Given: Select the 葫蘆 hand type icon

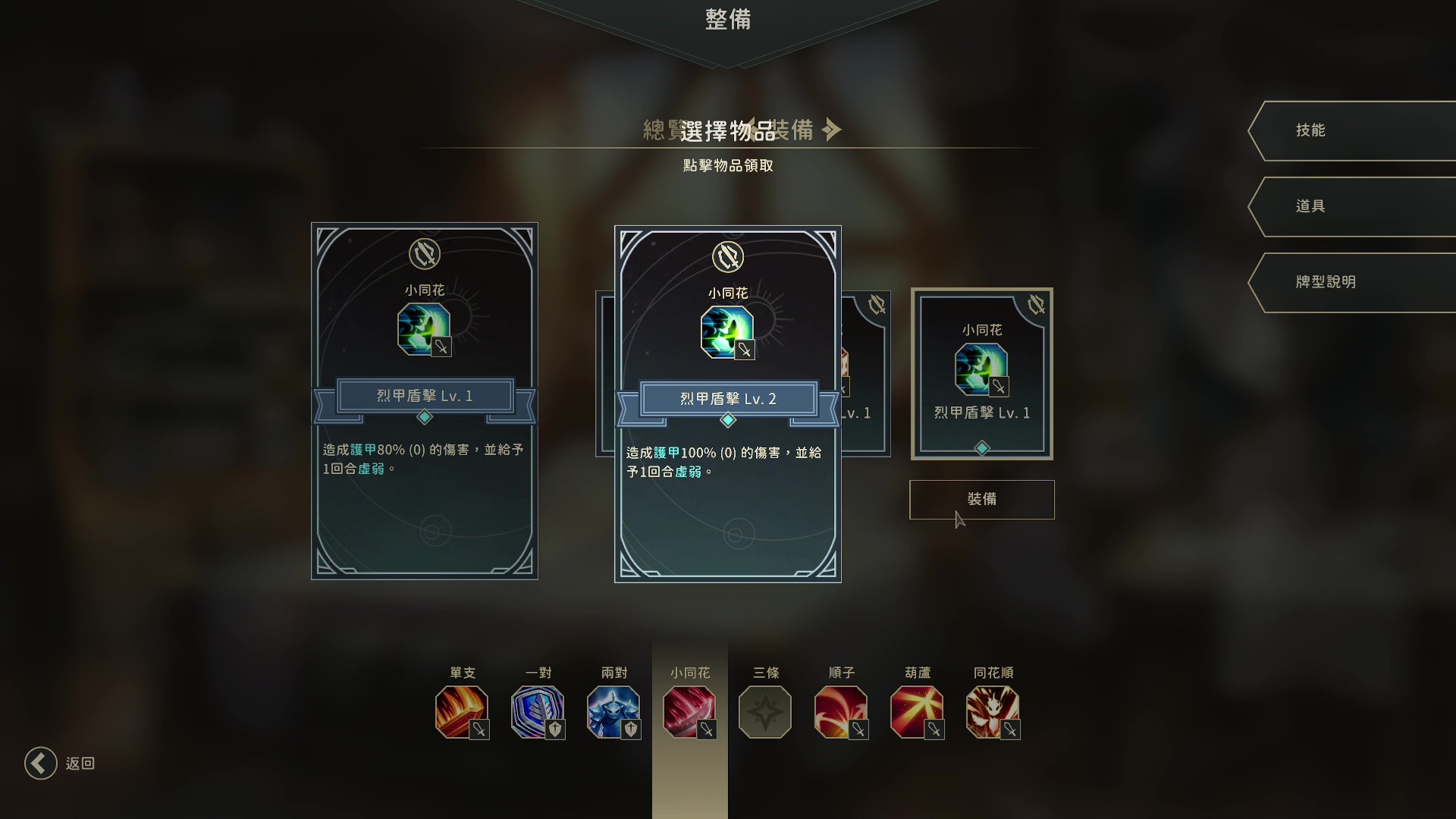Looking at the screenshot, I should coord(917,713).
